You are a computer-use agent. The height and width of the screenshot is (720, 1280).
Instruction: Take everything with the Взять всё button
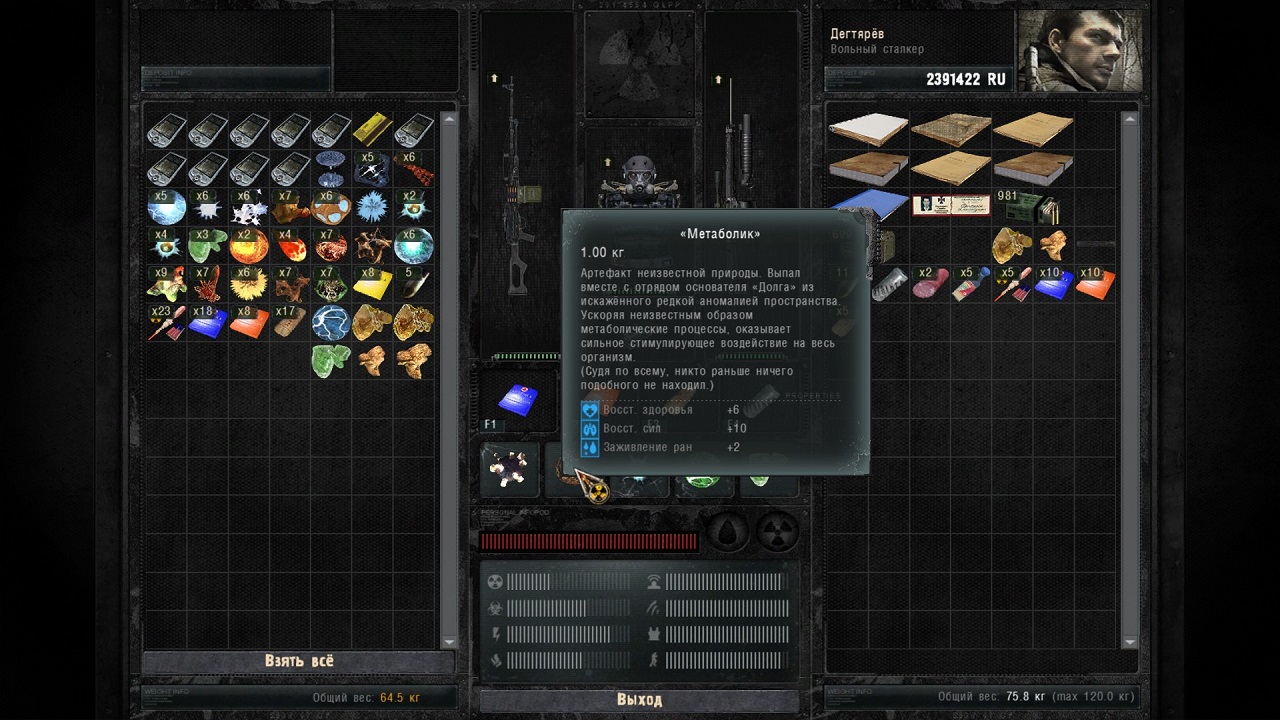[x=299, y=661]
